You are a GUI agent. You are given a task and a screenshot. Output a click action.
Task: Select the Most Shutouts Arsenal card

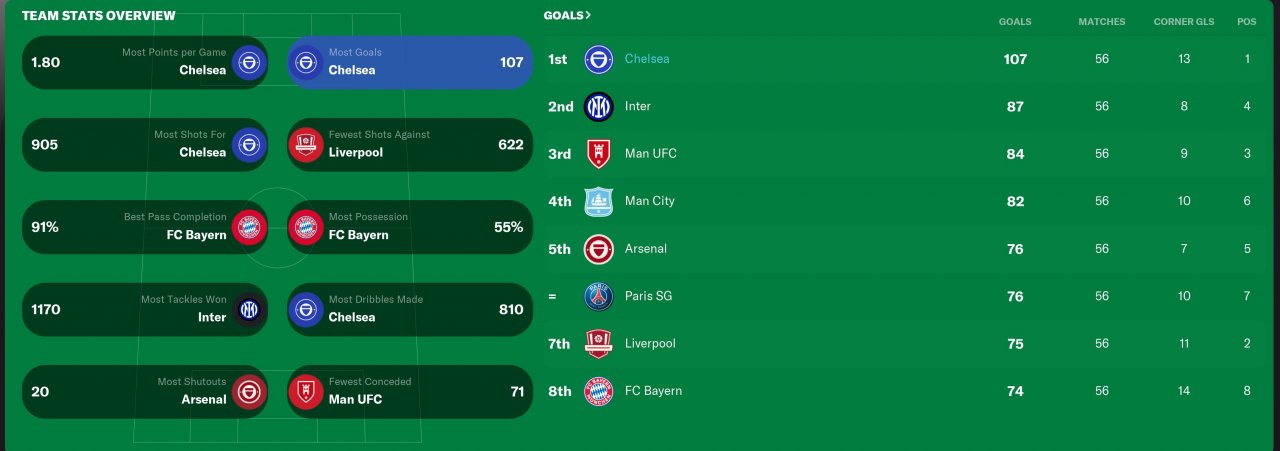(144, 392)
